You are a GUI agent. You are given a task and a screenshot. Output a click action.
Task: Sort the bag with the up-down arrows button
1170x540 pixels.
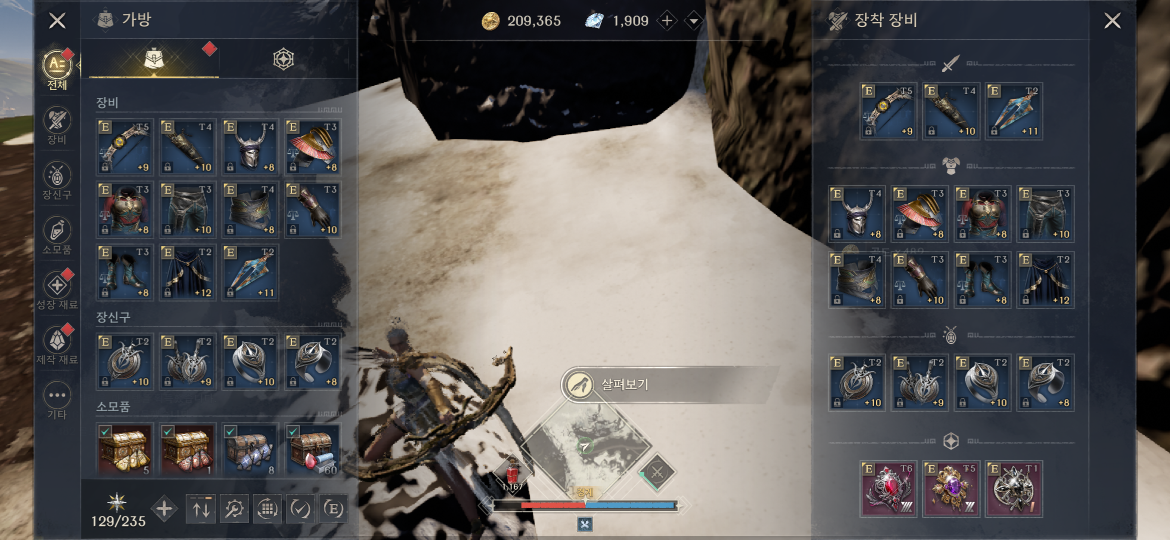click(202, 508)
